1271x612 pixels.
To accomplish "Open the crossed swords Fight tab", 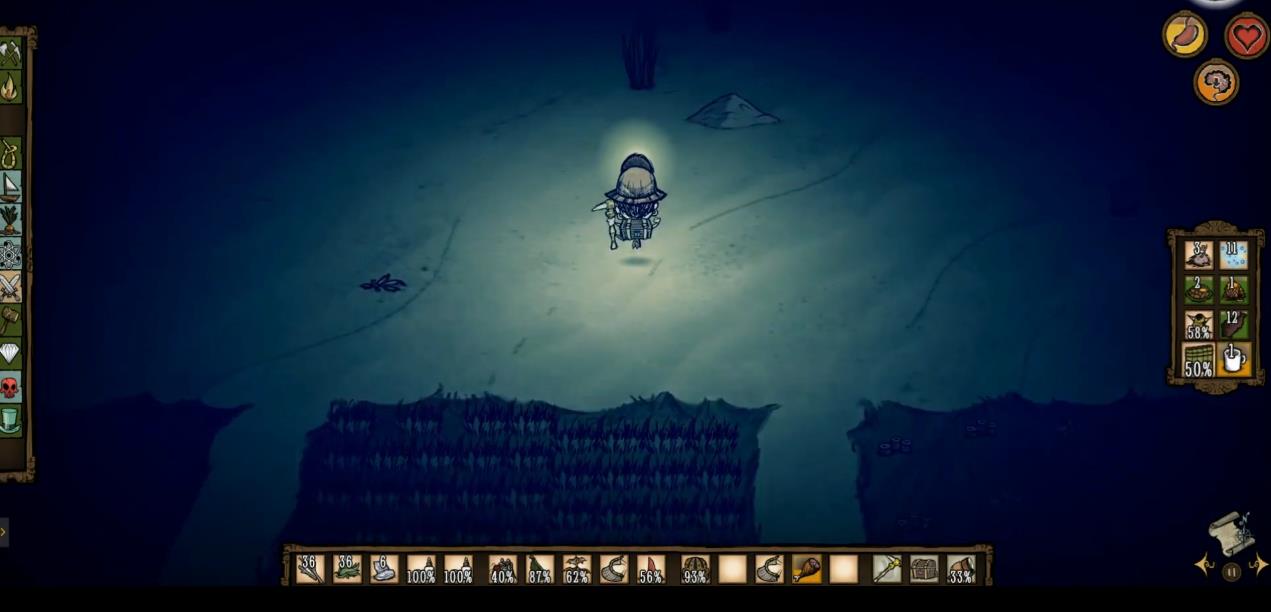I will pos(10,287).
